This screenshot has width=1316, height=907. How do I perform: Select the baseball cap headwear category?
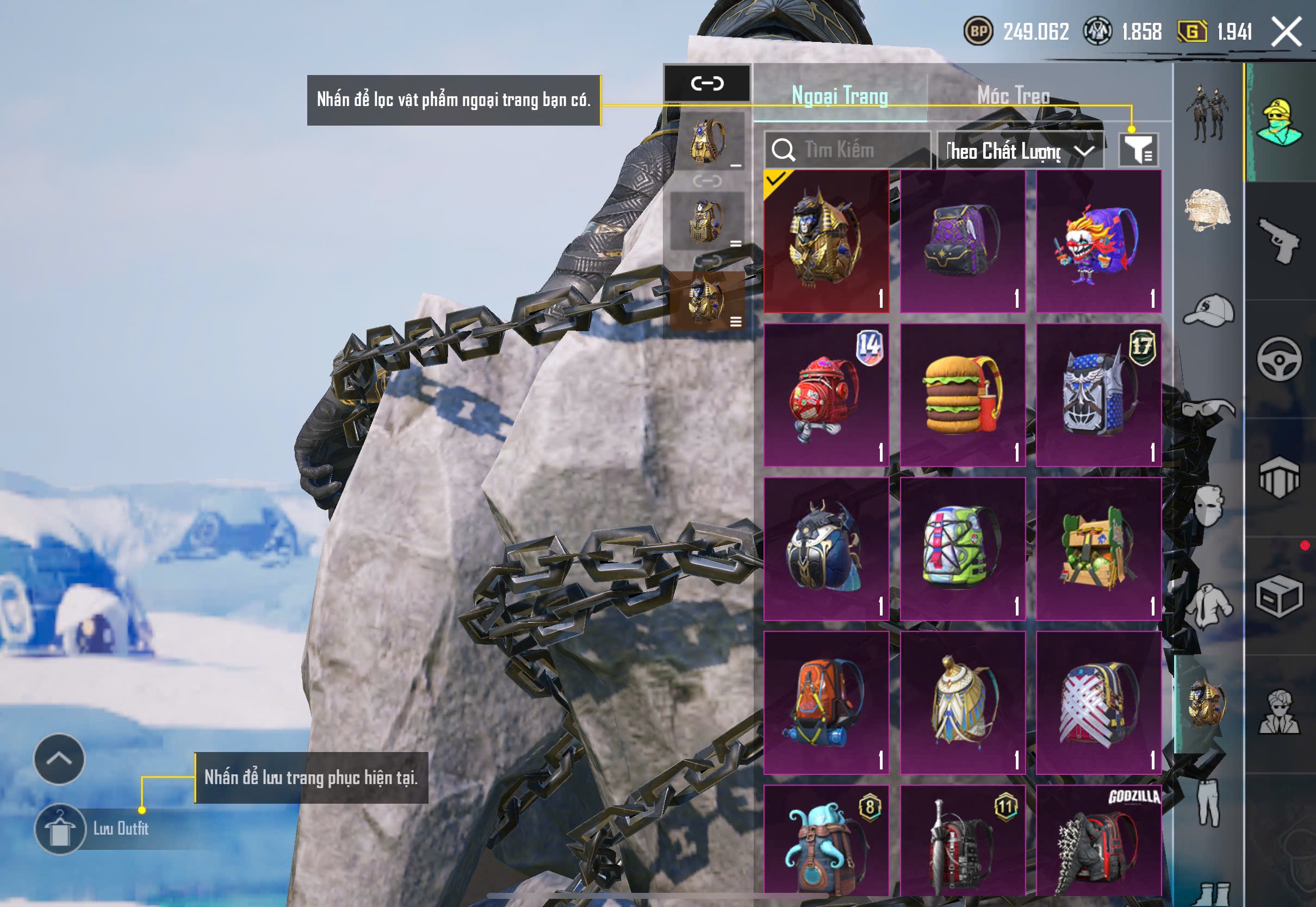[1209, 310]
